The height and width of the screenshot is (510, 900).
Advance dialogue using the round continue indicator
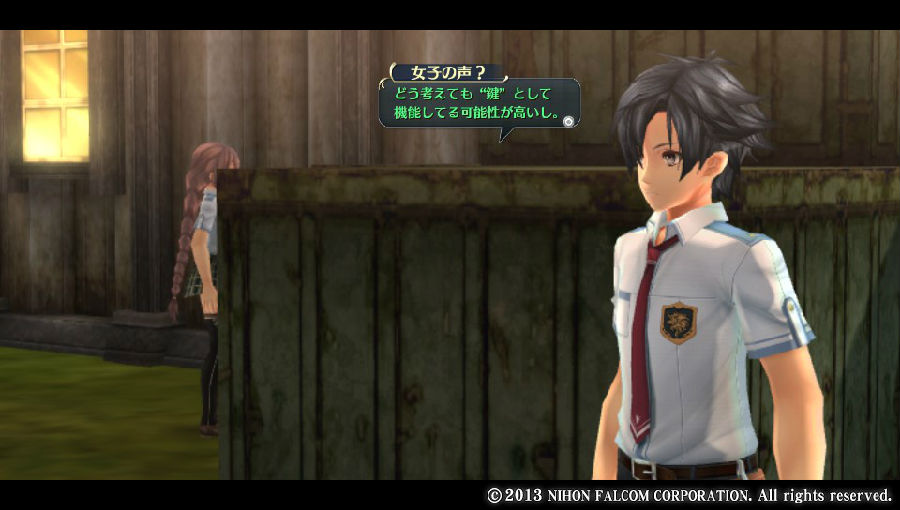(x=568, y=121)
